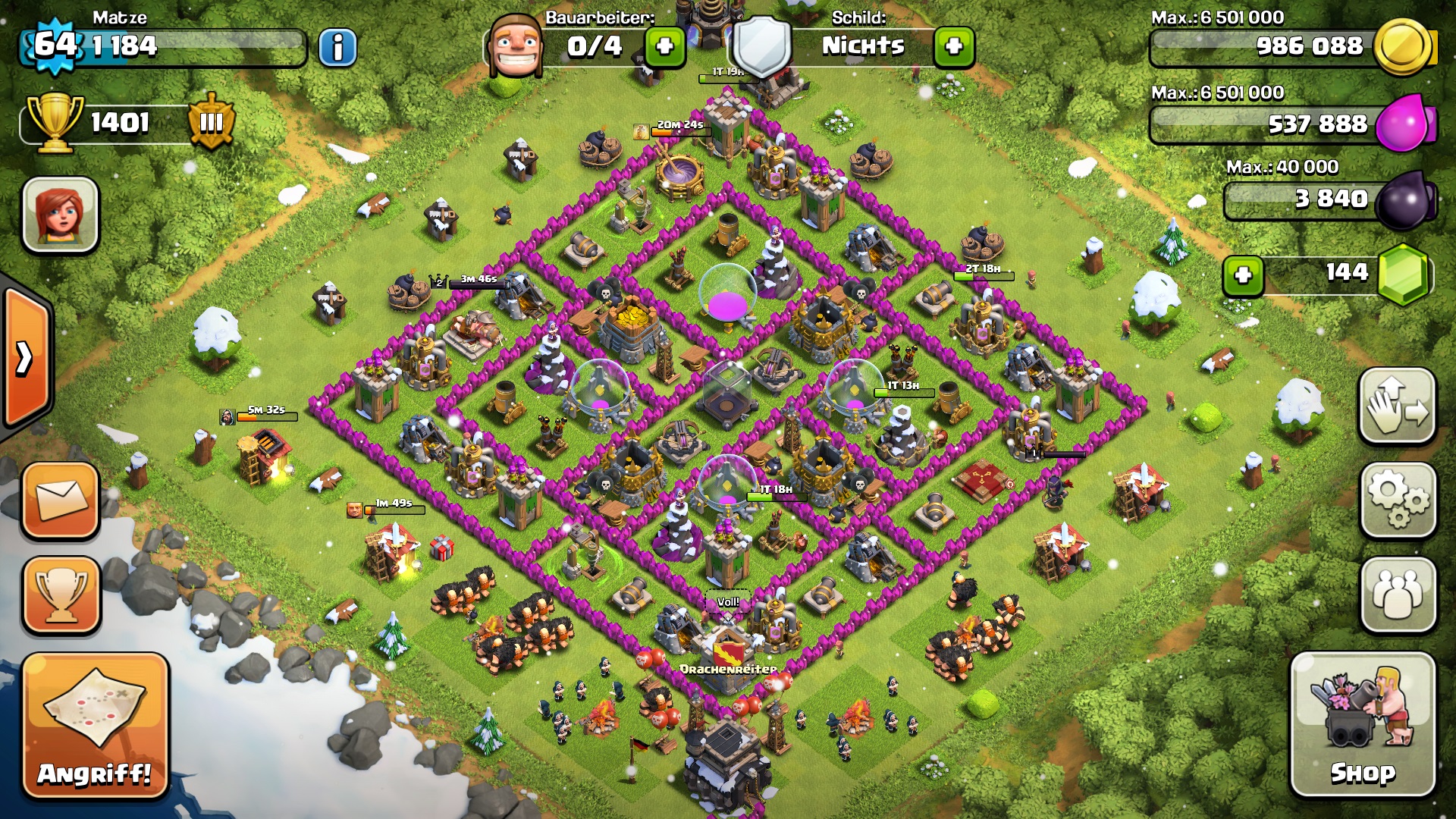Tap the experience level 64 star
This screenshot has height=819, width=1456.
click(55, 45)
